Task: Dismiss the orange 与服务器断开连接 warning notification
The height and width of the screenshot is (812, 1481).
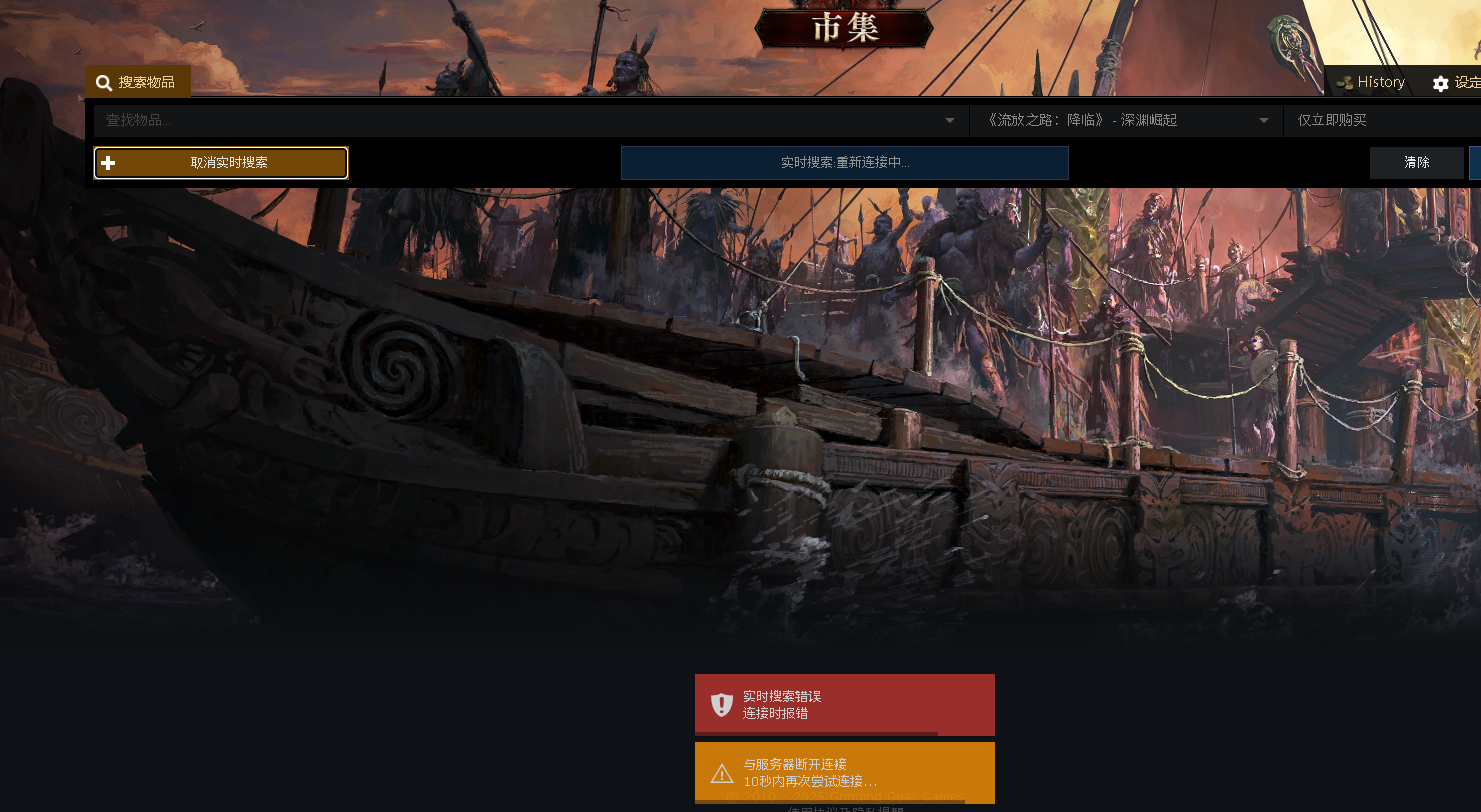Action: (844, 772)
